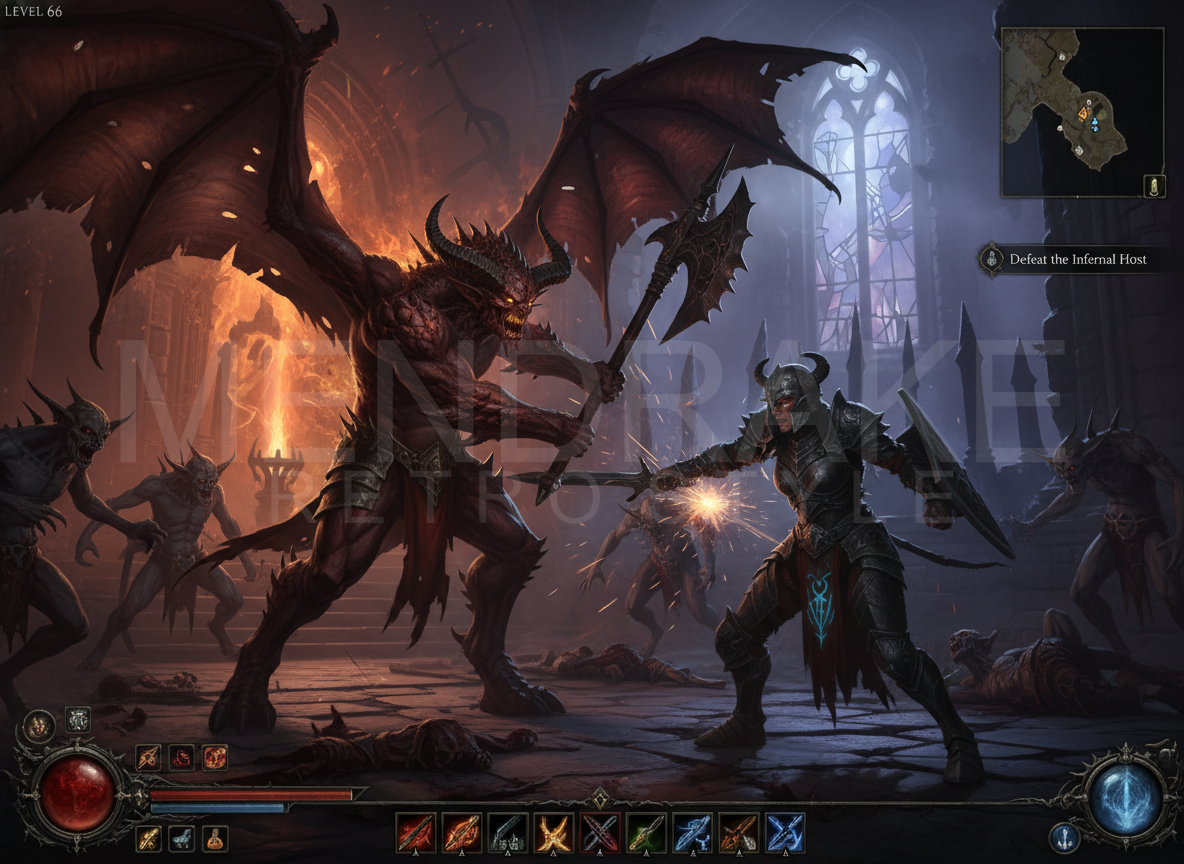Viewport: 1184px width, 864px height.
Task: Use the orange potion flask slot
Action: 215,838
